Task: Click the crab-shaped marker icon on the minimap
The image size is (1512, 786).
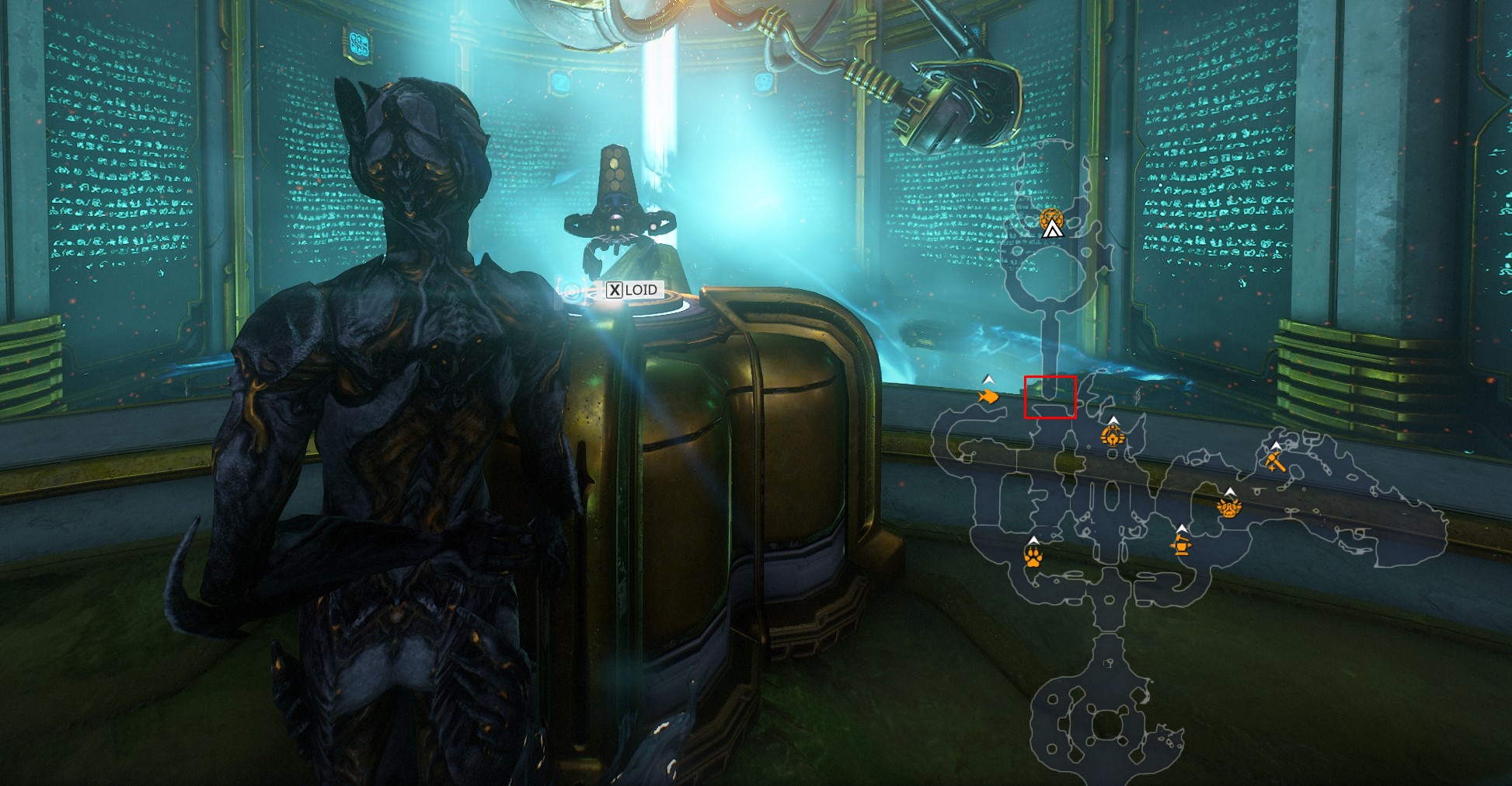Action: click(1228, 507)
